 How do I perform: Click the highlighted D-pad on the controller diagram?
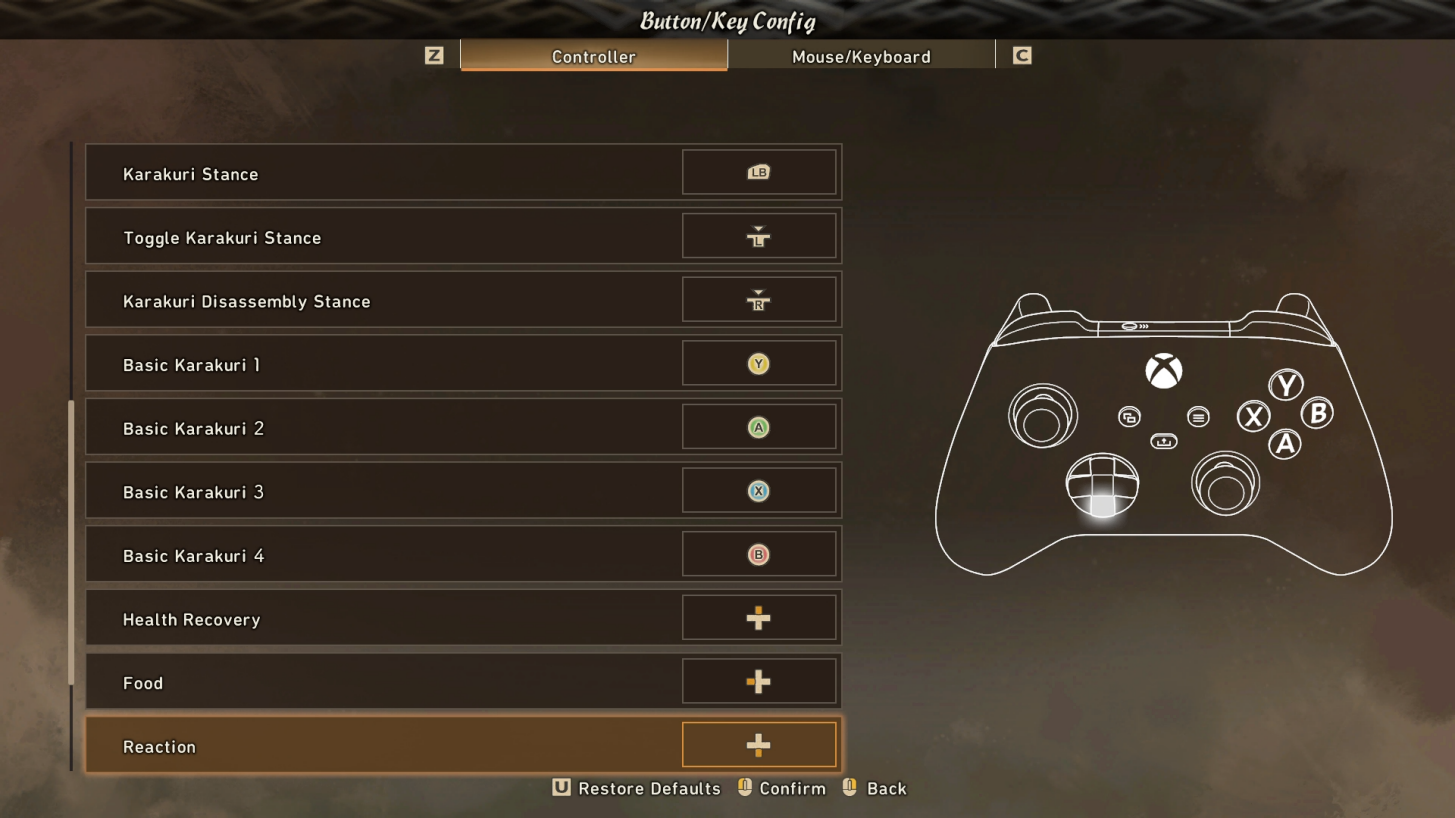pyautogui.click(x=1102, y=487)
